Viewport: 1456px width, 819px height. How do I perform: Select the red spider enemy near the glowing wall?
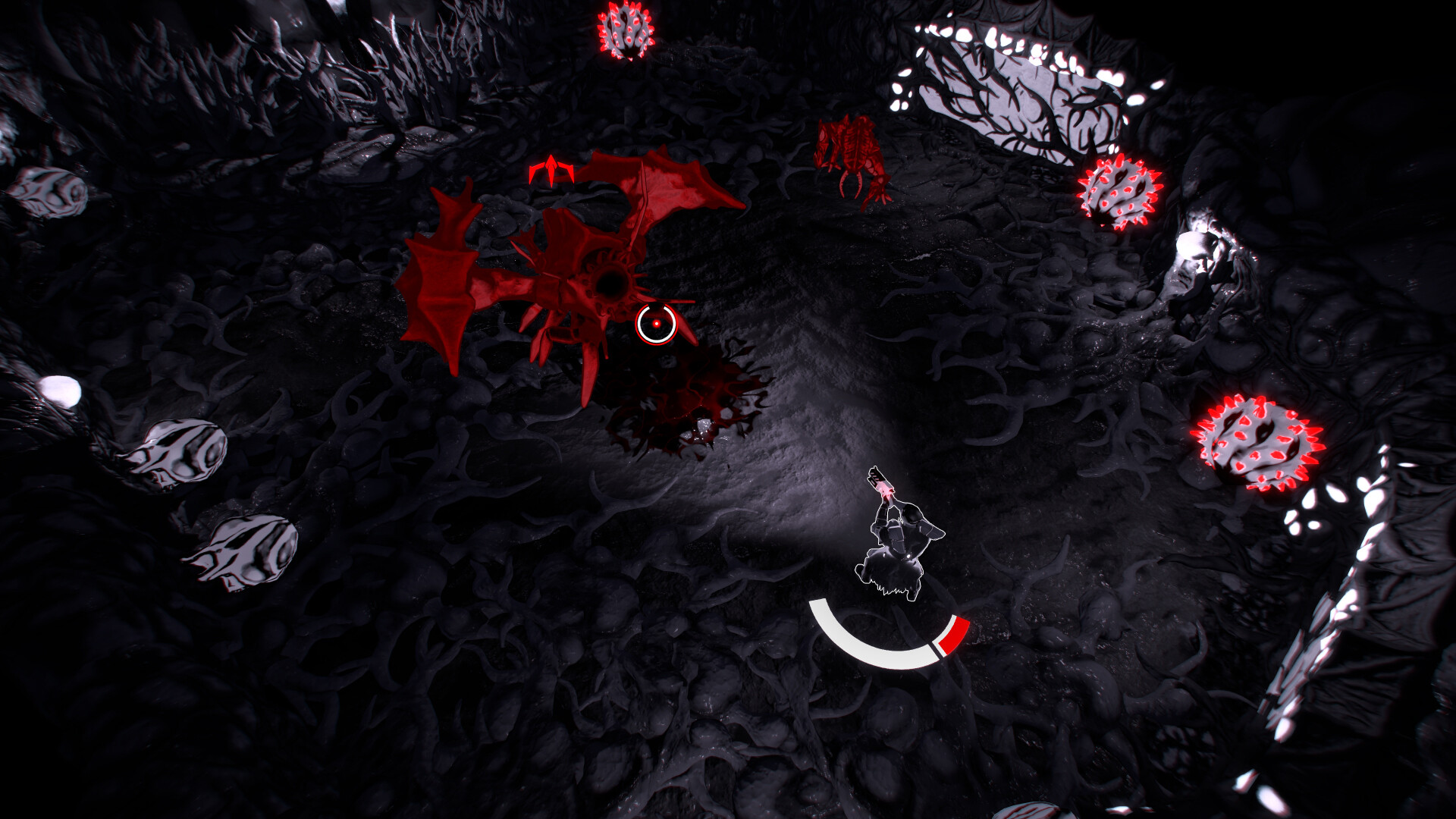[x=849, y=152]
